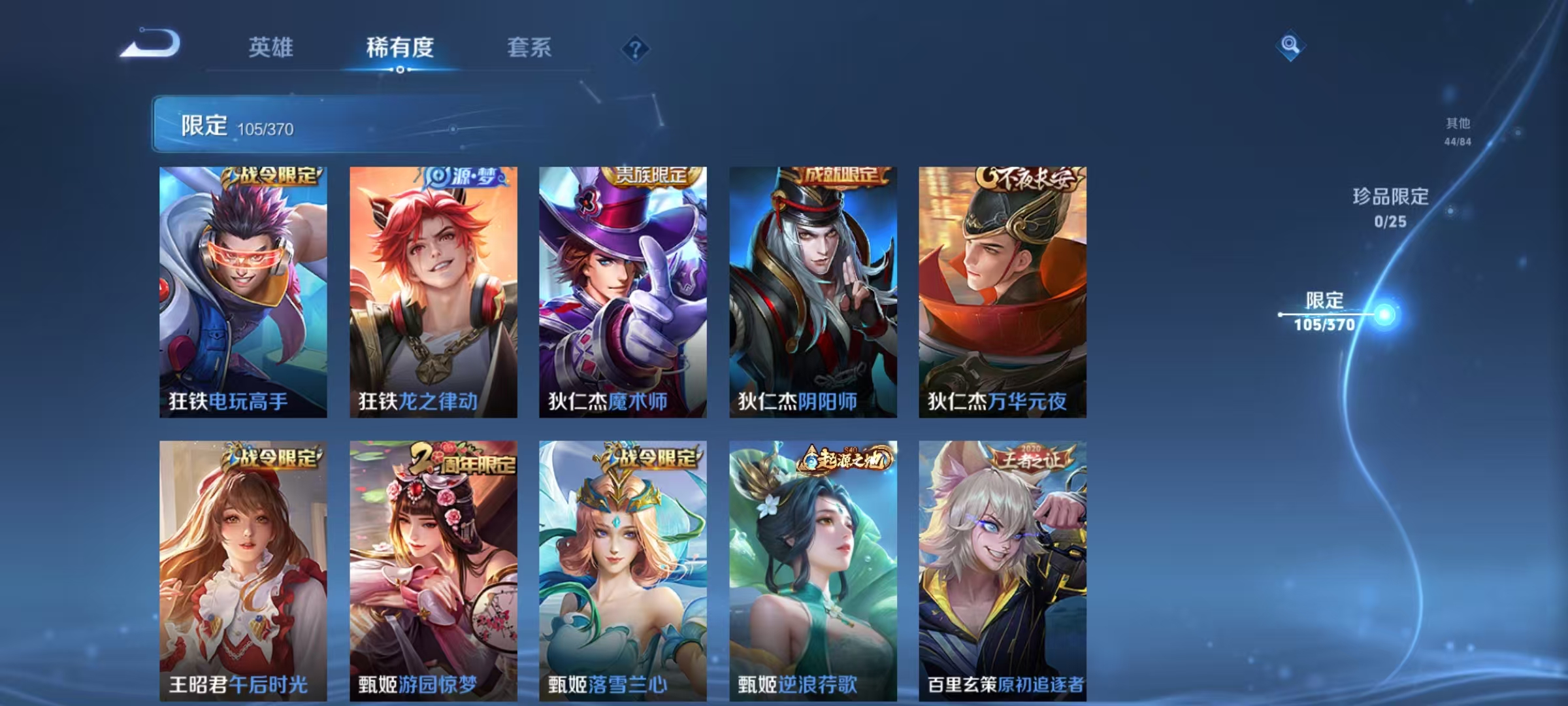Viewport: 1568px width, 706px height.
Task: Switch to the 英雄 tab
Action: click(272, 48)
